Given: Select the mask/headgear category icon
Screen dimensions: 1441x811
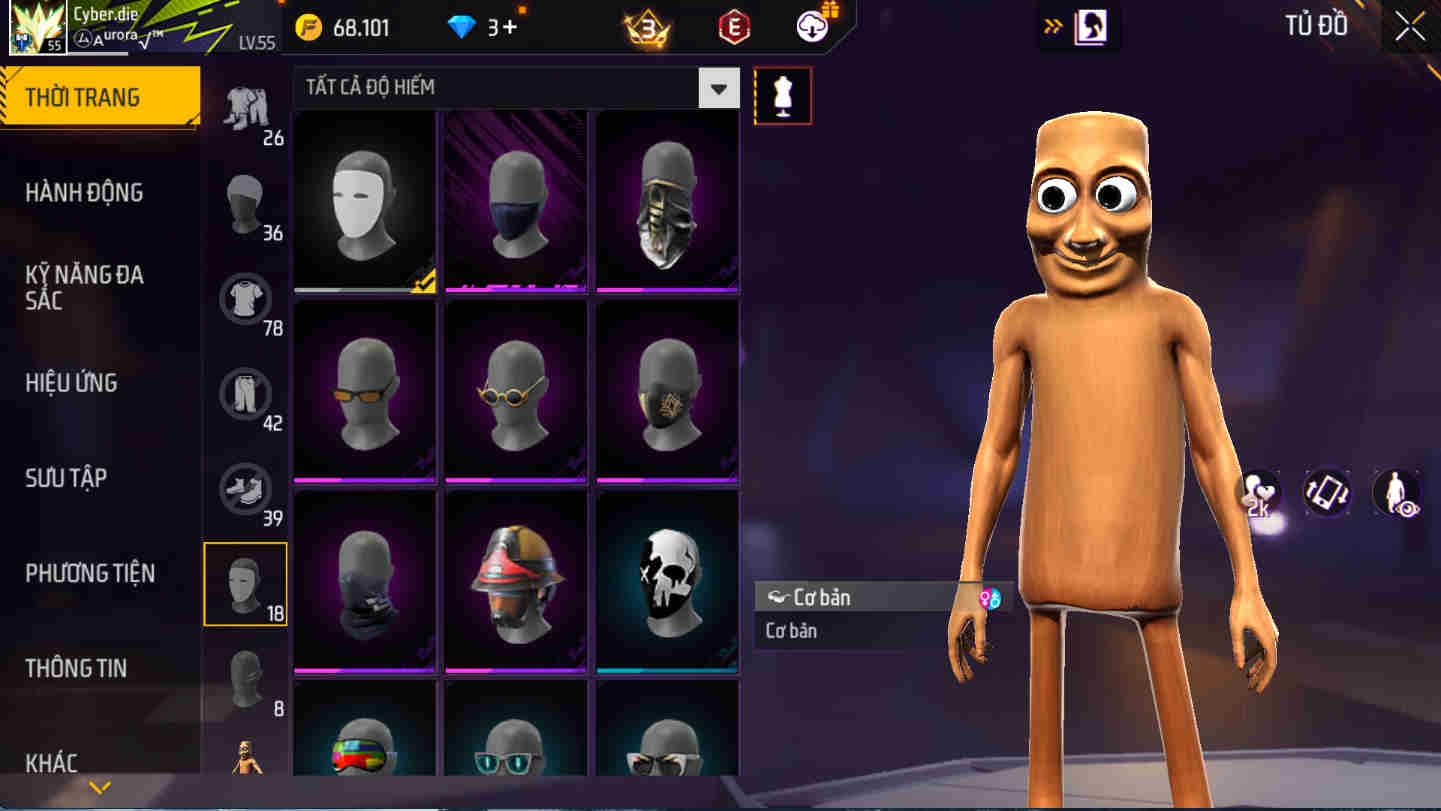Looking at the screenshot, I should (x=246, y=583).
